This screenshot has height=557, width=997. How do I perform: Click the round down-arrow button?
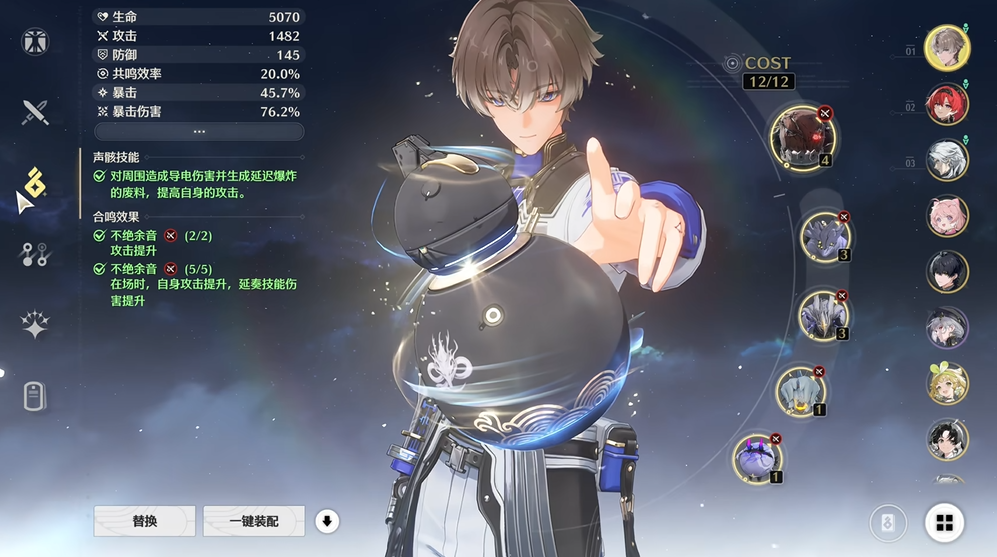327,521
